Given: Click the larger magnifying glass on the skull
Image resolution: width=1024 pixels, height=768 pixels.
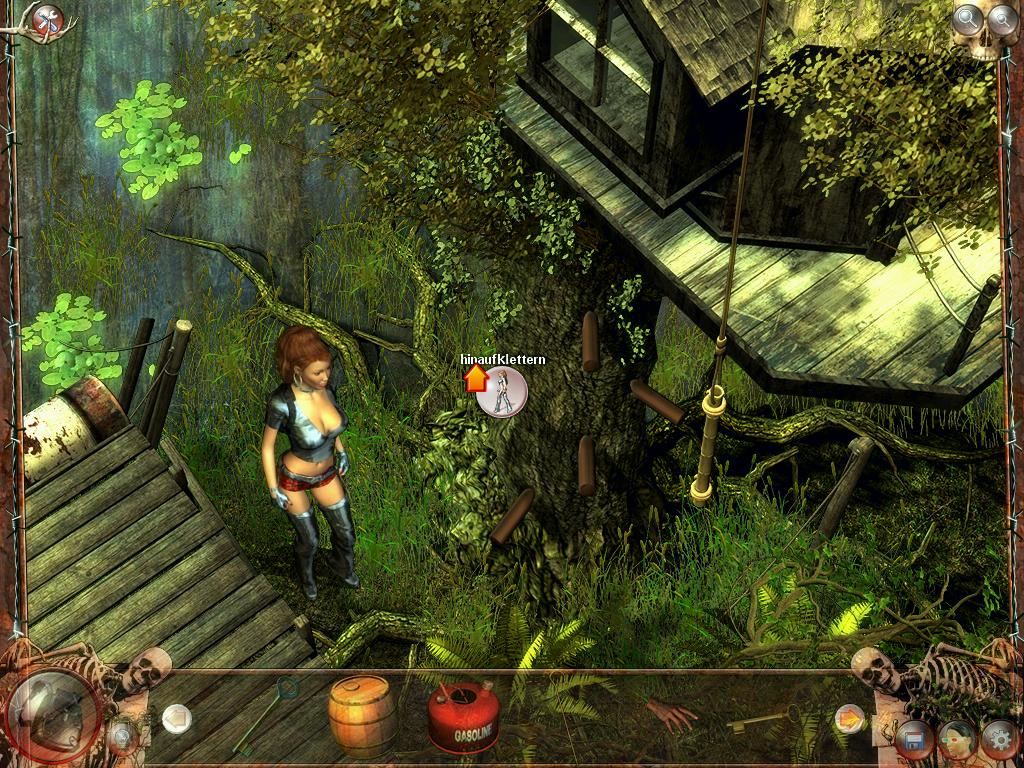Looking at the screenshot, I should [x=967, y=17].
